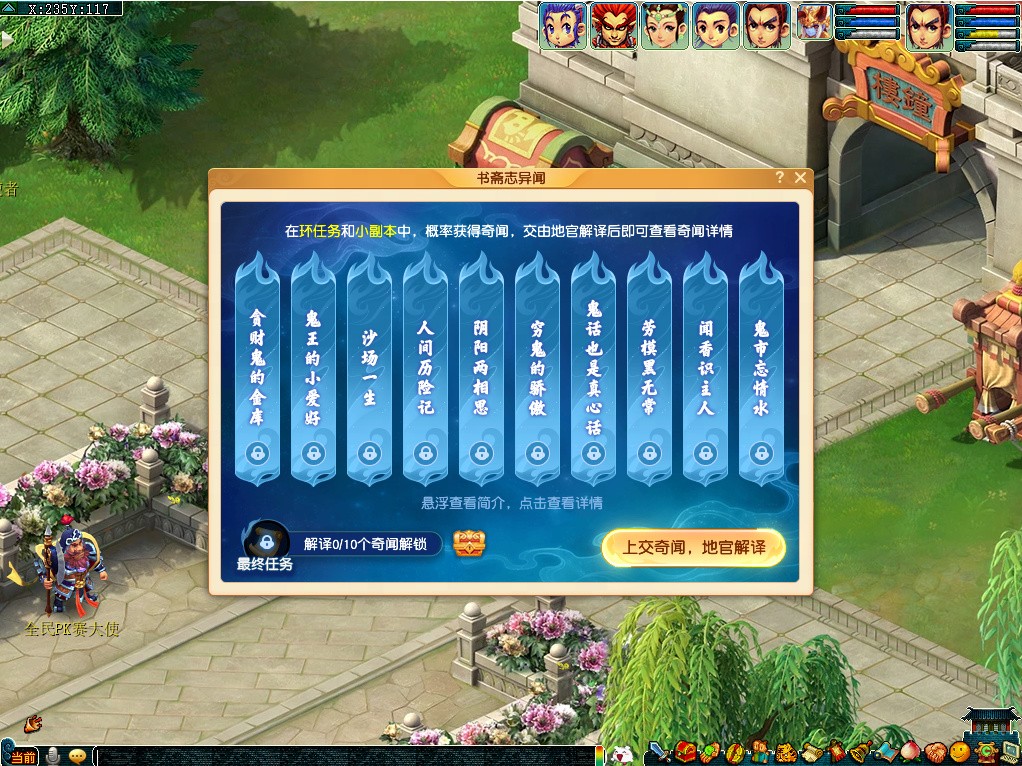The width and height of the screenshot is (1022, 766).
Task: Switch the chat channel with 当前 button
Action: click(x=23, y=757)
